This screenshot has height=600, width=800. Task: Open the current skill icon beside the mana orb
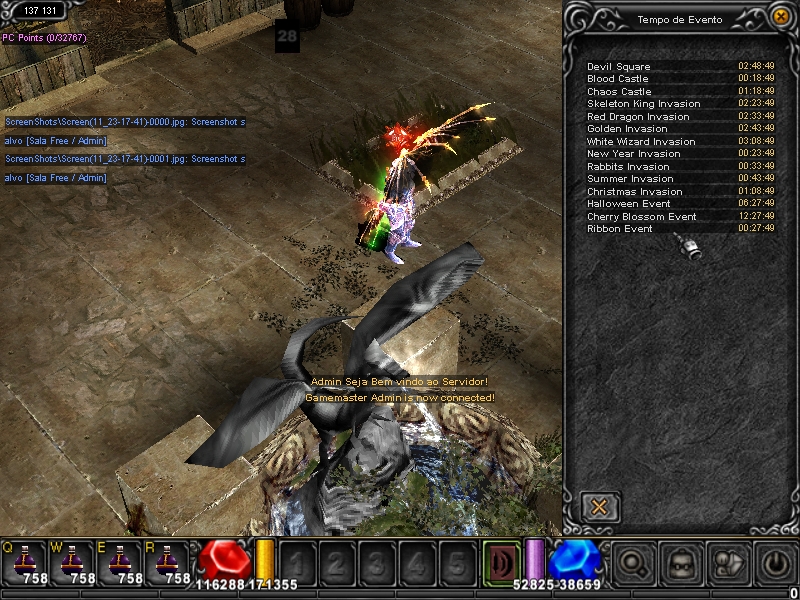click(x=501, y=563)
